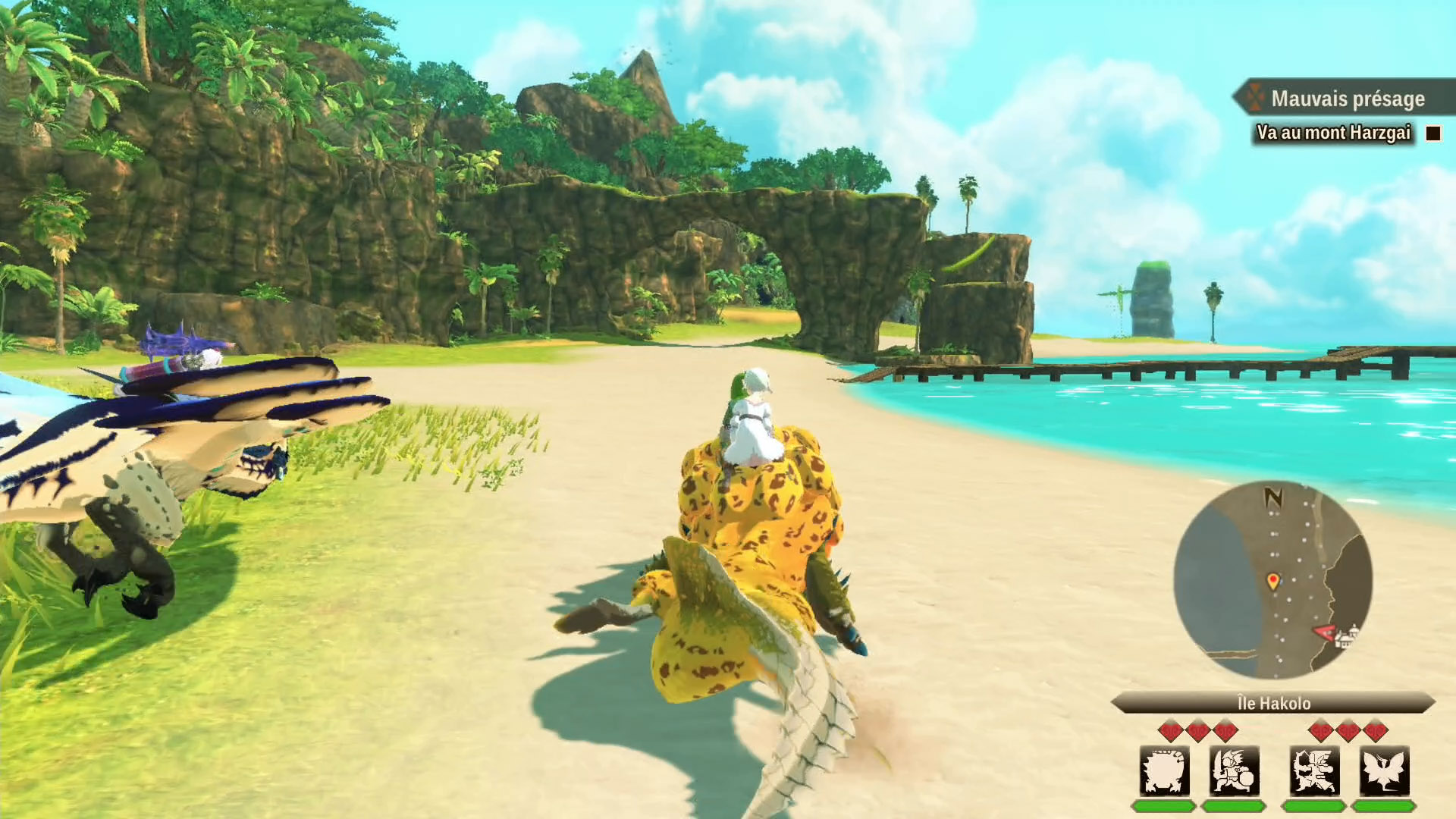
Task: Open the "Mauvais présage" quest tracker
Action: [x=1347, y=99]
